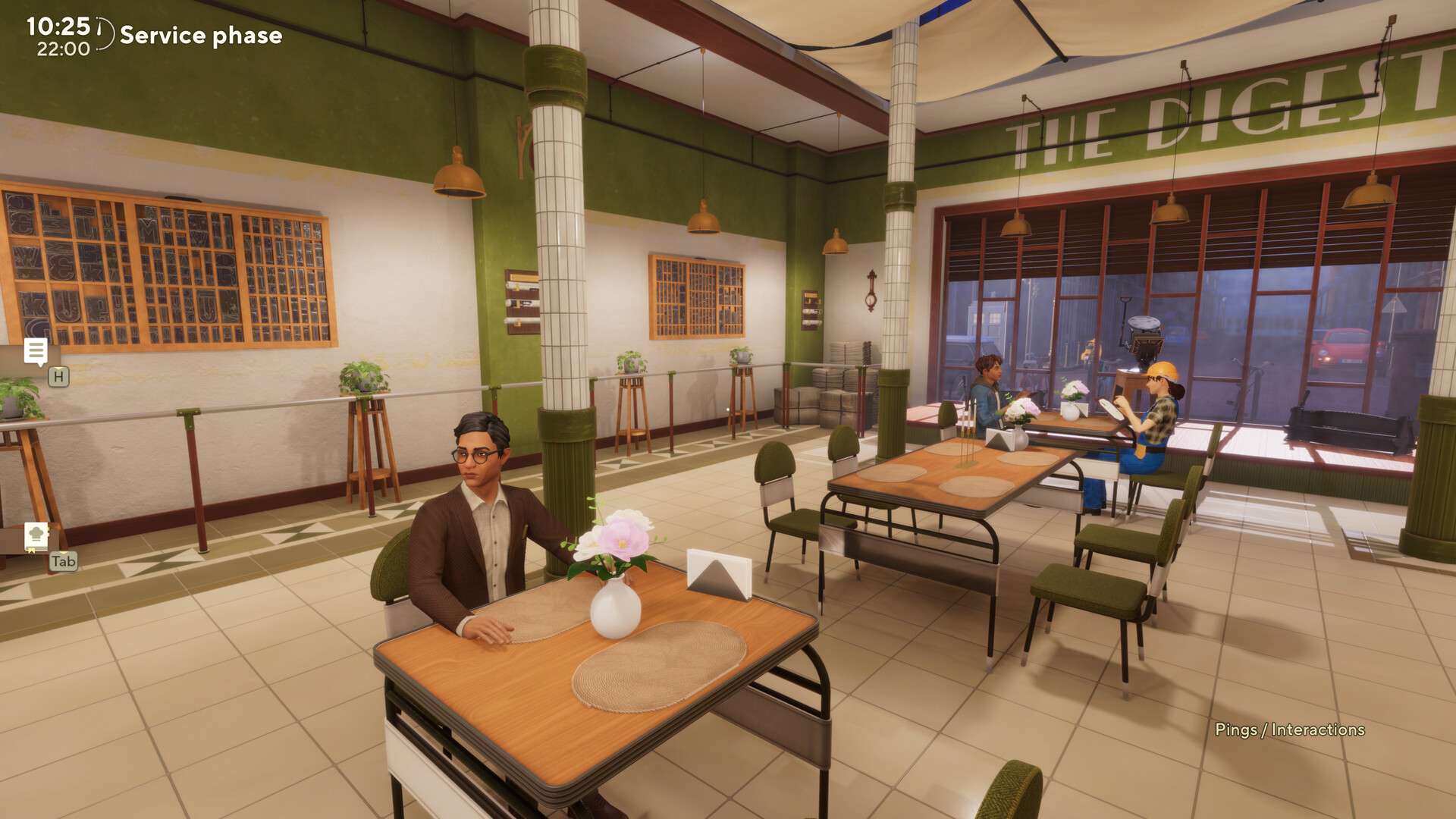Click the Tab key hint badge

coord(64,562)
